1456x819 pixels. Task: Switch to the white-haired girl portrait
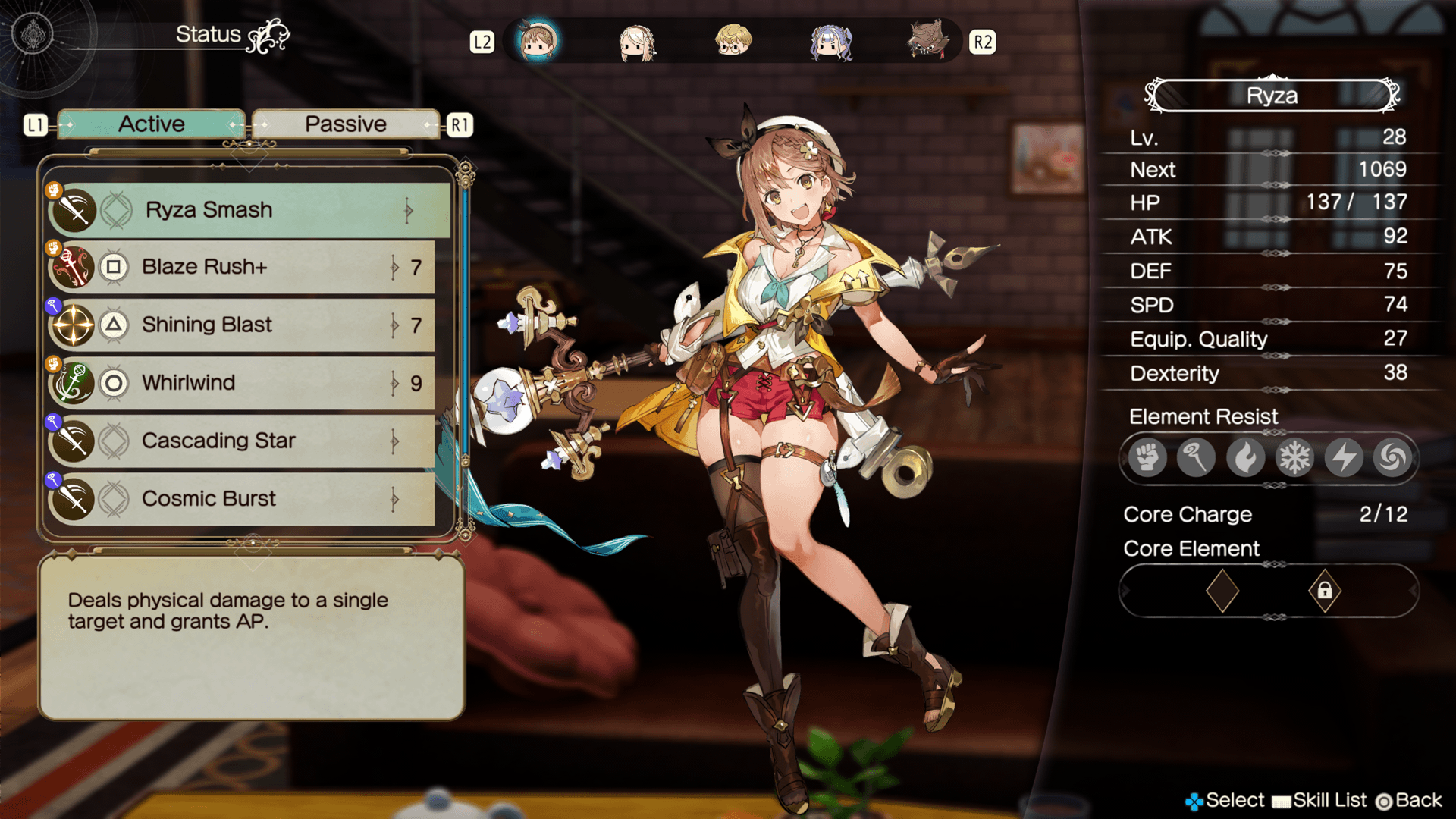637,42
